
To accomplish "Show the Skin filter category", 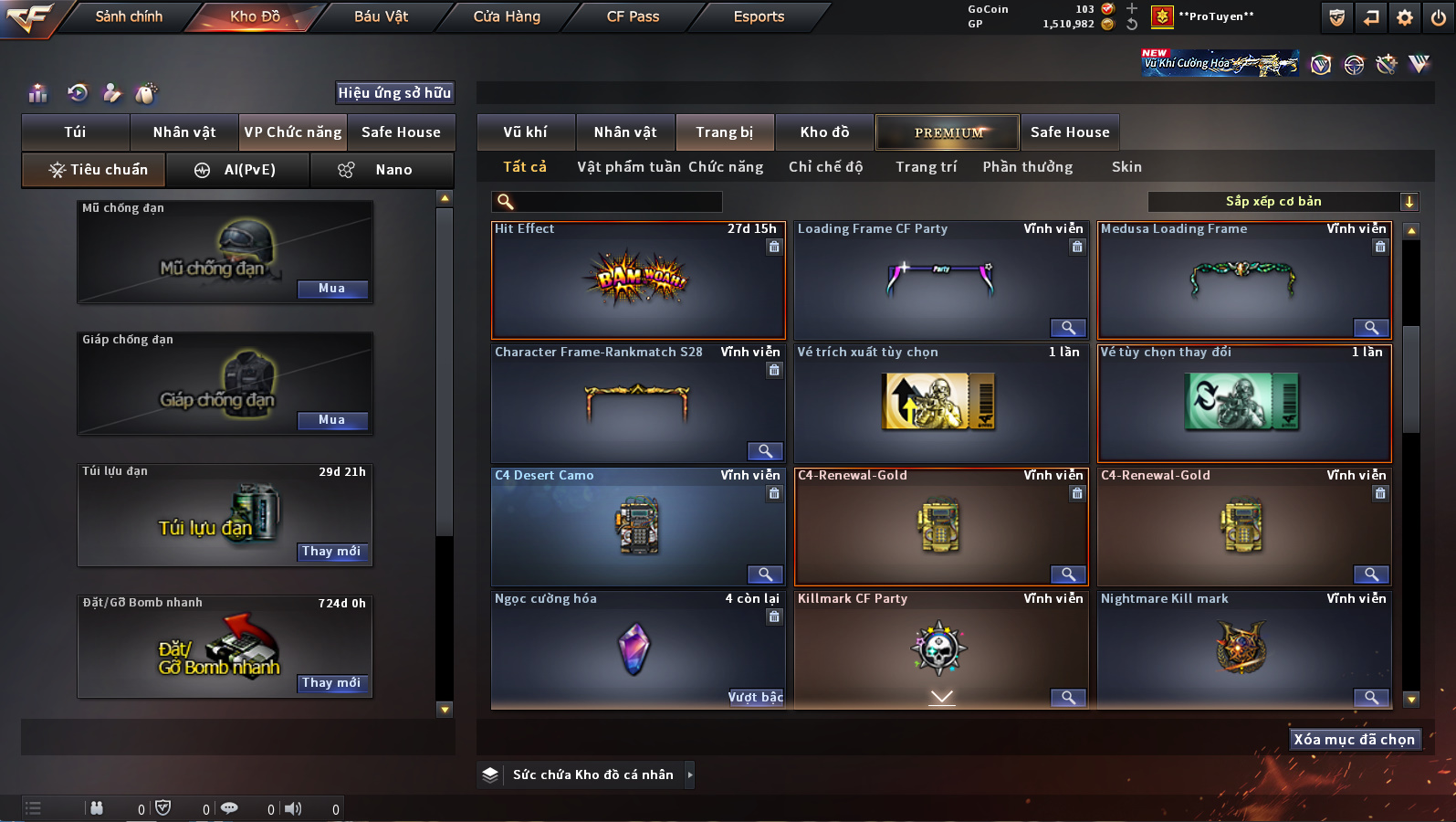I will coord(1126,167).
